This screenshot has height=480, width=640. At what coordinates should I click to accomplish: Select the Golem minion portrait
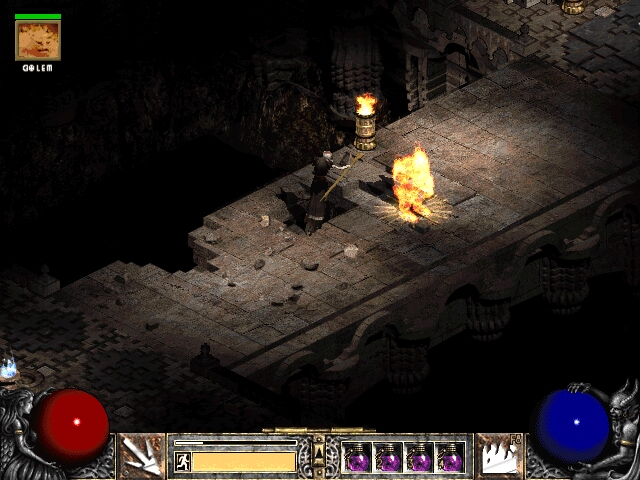click(x=38, y=41)
